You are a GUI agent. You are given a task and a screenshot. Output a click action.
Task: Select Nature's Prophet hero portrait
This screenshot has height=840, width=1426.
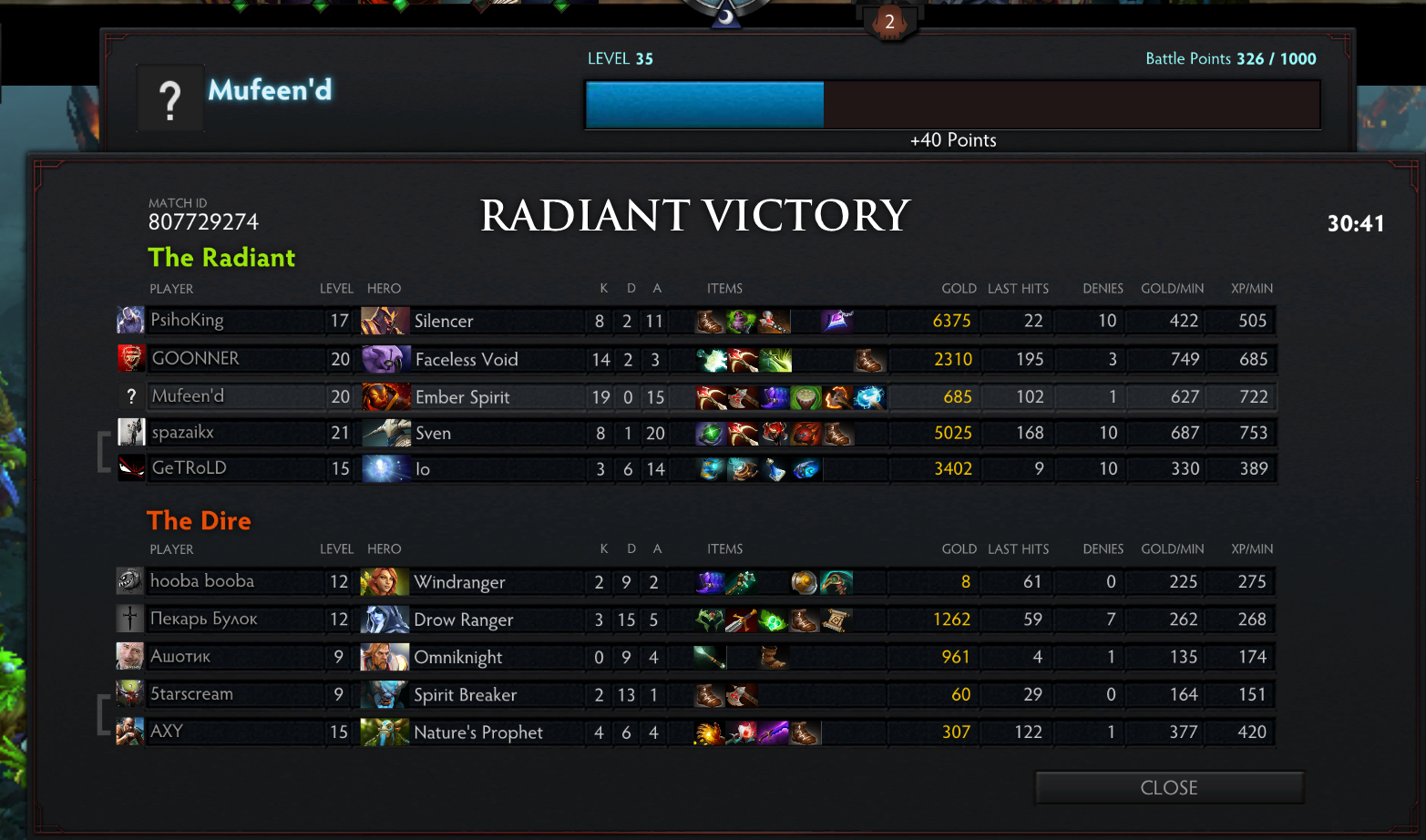(x=385, y=732)
